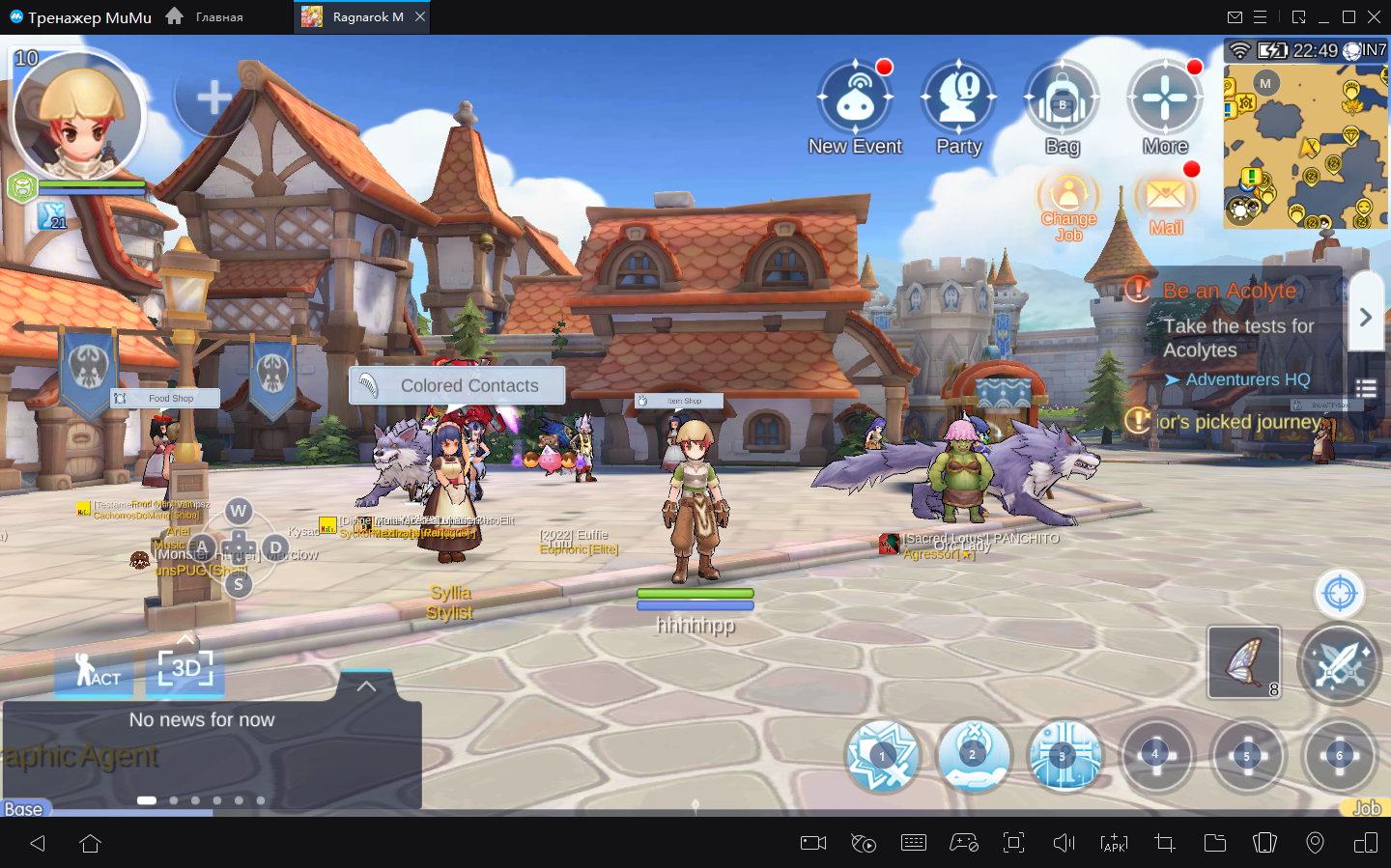The width and height of the screenshot is (1391, 868).
Task: Use the butterfly wing item slot
Action: [x=1243, y=662]
